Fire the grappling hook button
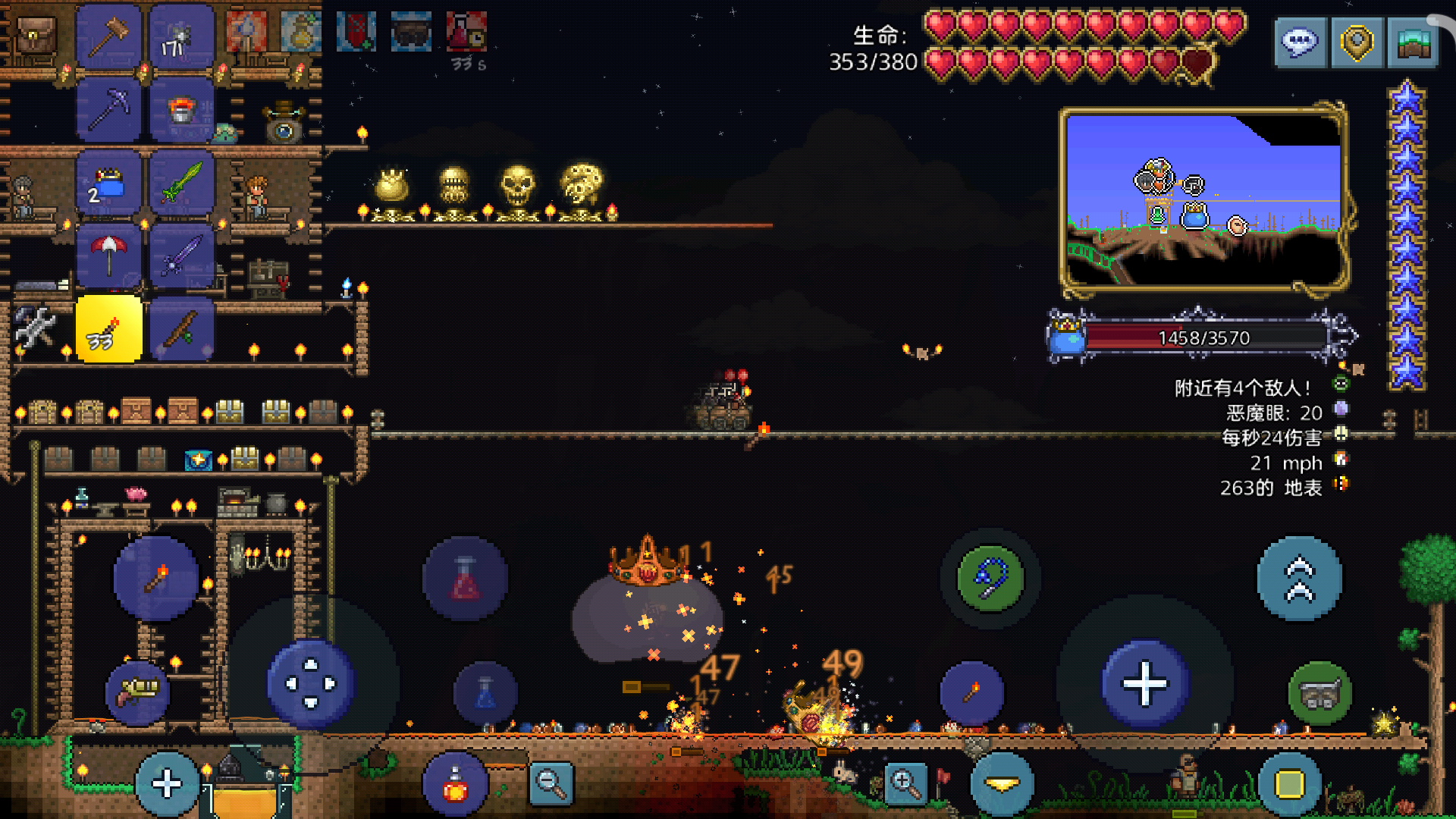This screenshot has height=819, width=1456. pyautogui.click(x=990, y=579)
